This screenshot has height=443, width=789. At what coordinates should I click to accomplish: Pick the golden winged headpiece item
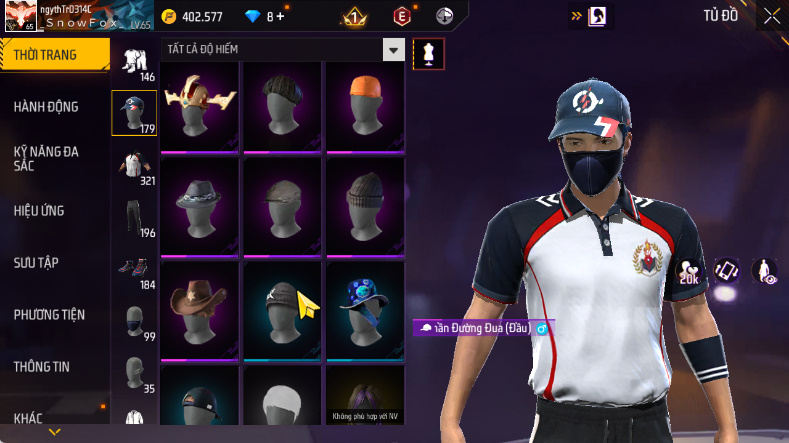click(x=200, y=106)
